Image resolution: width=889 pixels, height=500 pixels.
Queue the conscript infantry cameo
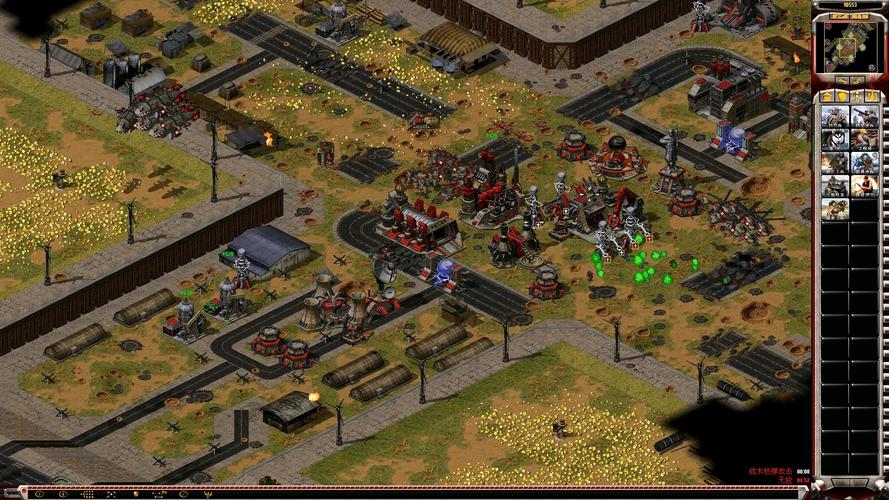[x=835, y=117]
